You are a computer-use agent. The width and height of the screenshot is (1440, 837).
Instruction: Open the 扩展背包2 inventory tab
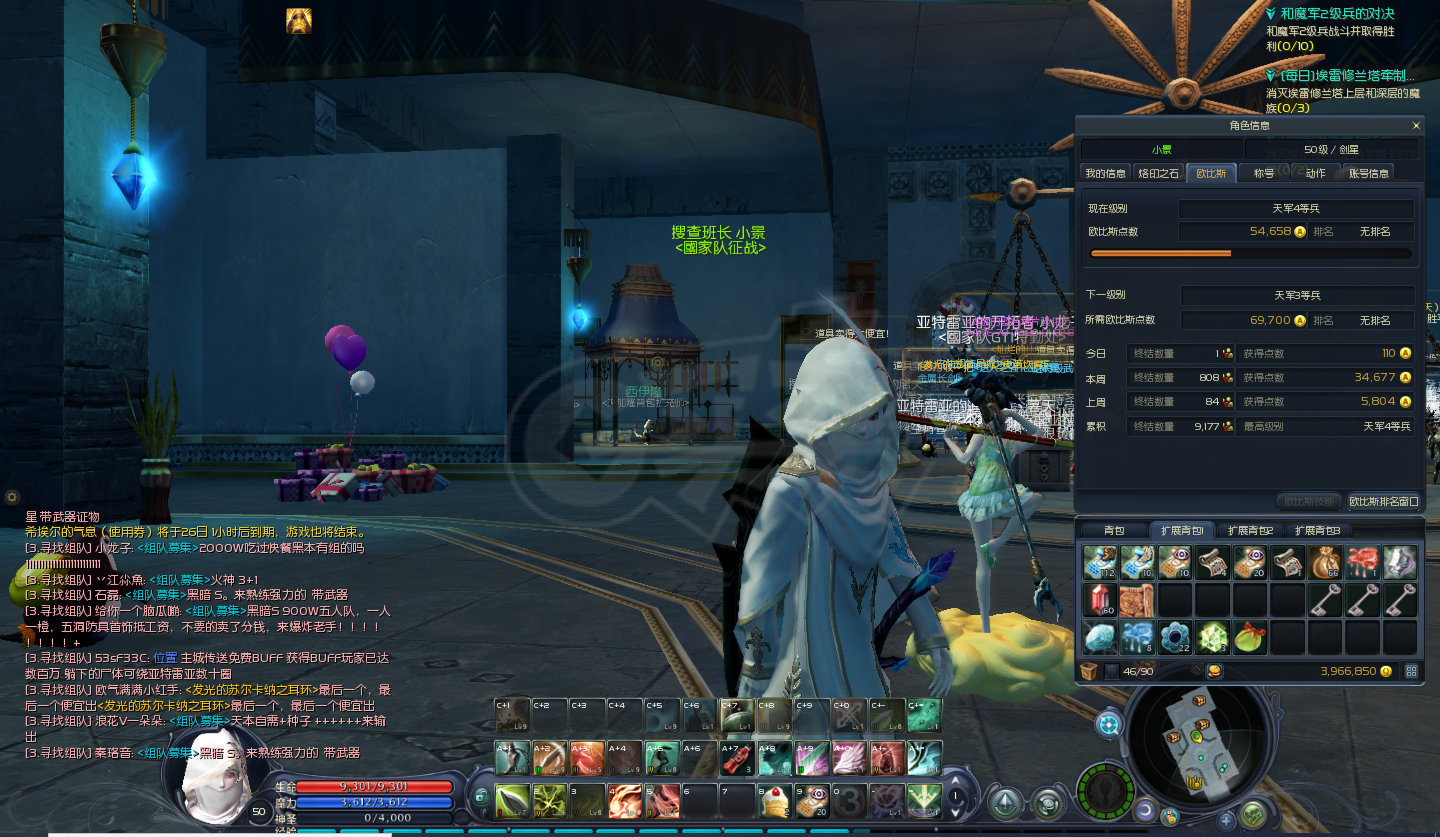[1250, 530]
